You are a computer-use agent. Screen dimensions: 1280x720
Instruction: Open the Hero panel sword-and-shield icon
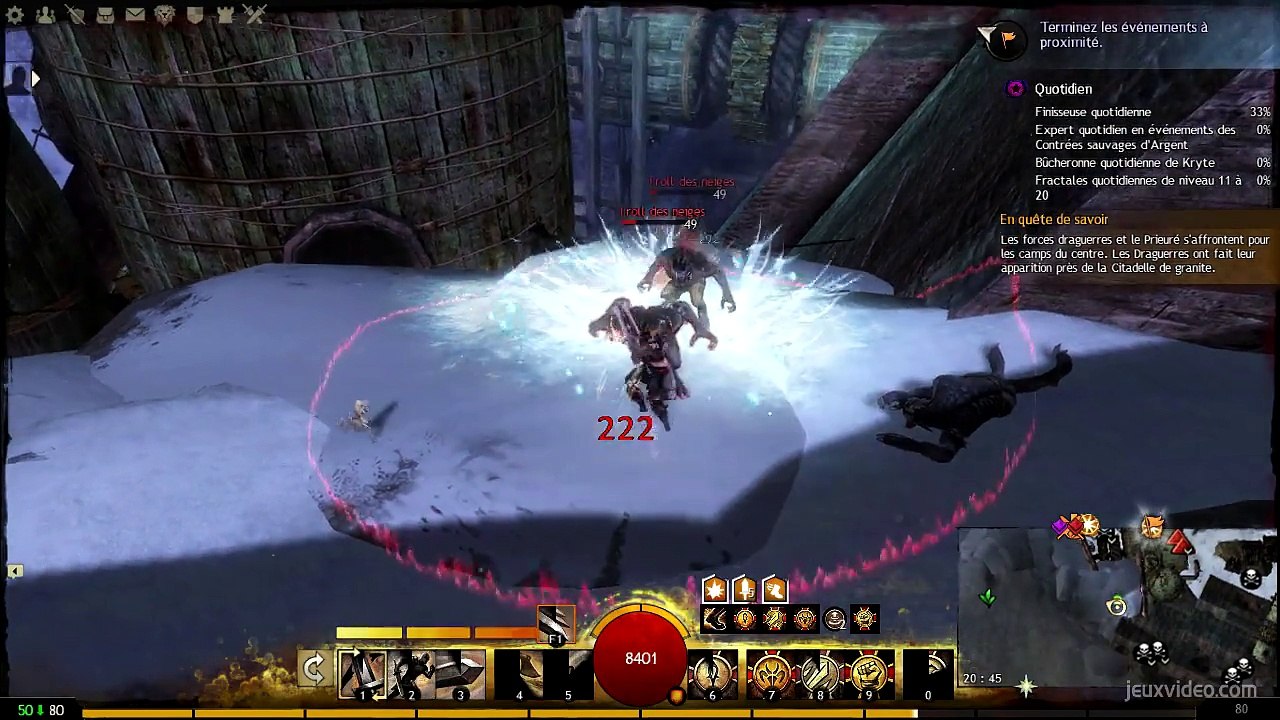click(75, 15)
